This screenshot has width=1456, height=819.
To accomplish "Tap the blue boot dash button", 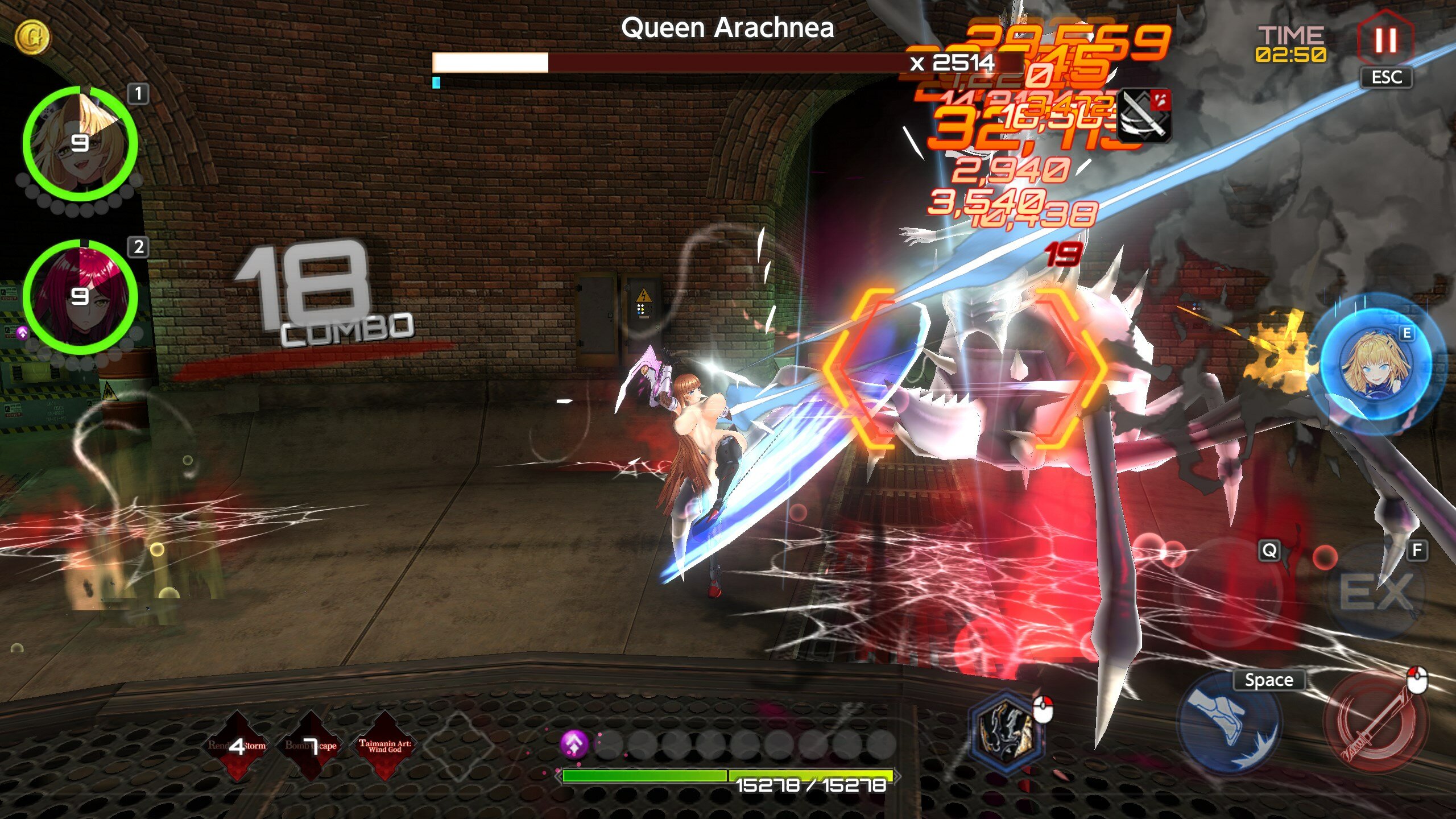I will coord(1228,723).
